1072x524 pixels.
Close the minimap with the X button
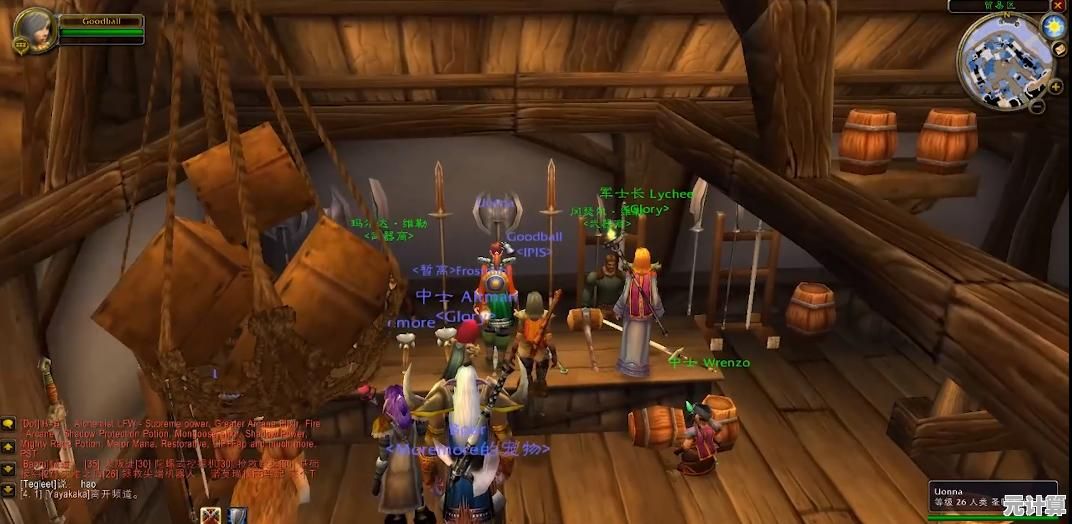coord(1058,6)
